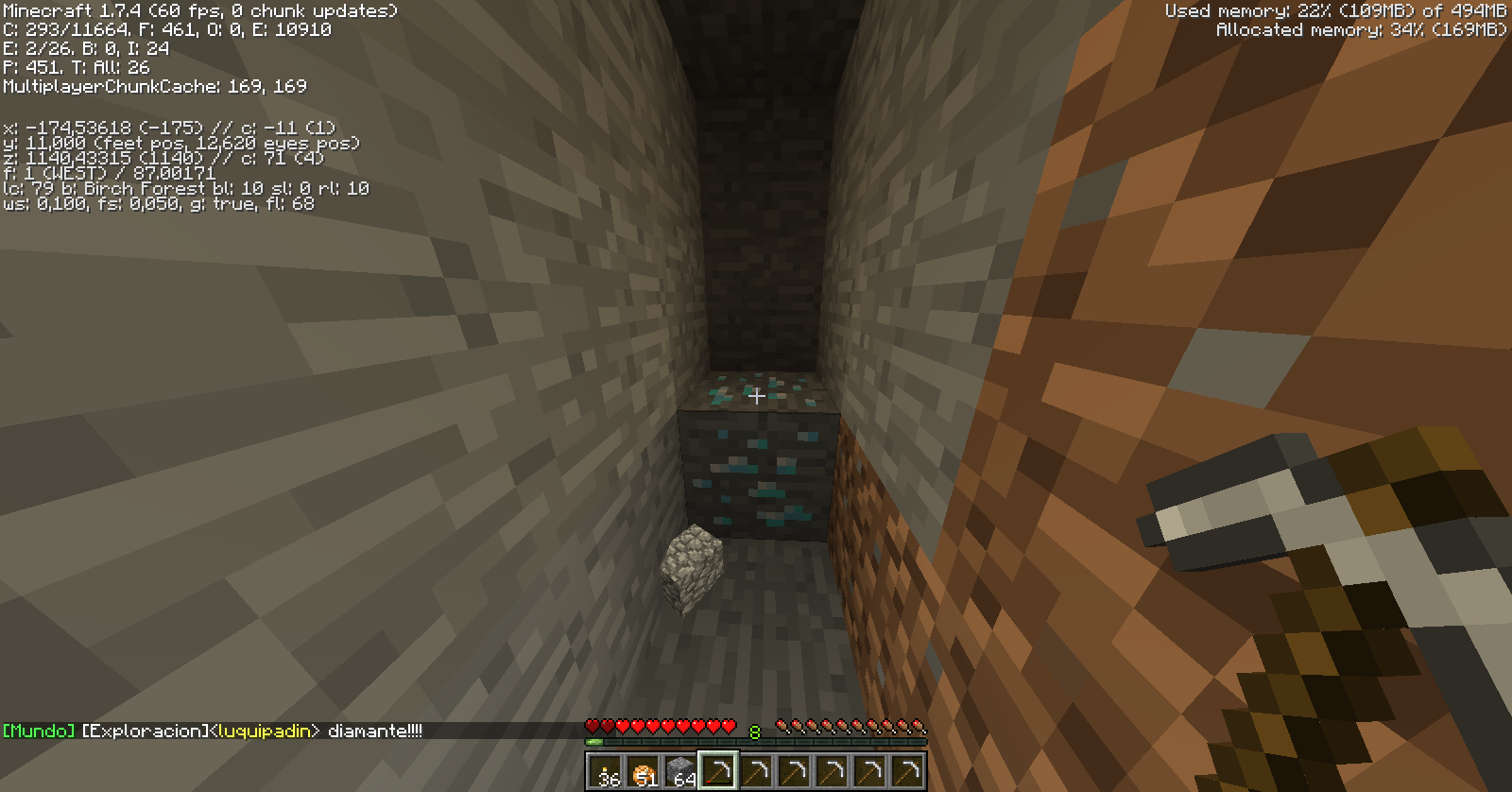This screenshot has height=792, width=1512.
Task: Click the green experience level number 8
Action: (x=753, y=731)
